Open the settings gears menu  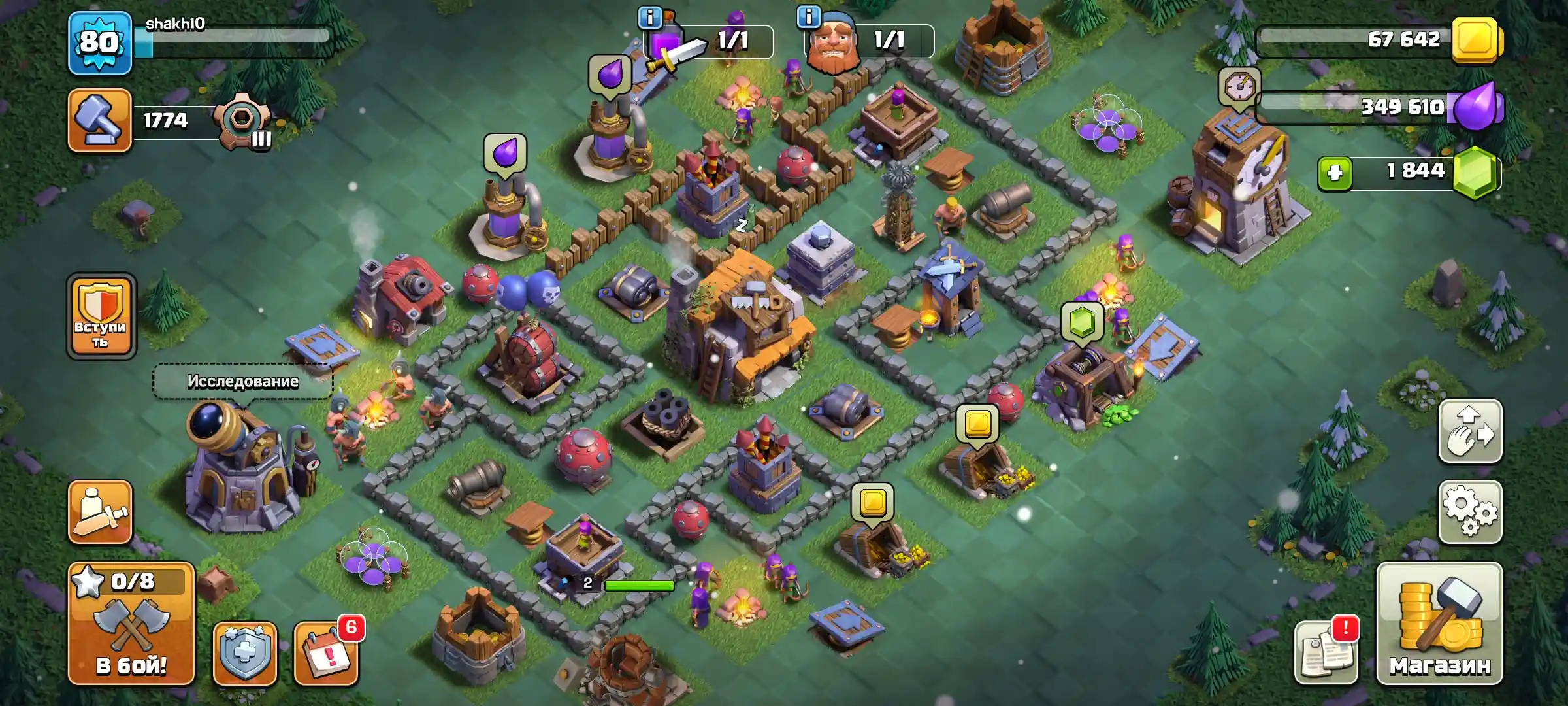pyautogui.click(x=1470, y=512)
